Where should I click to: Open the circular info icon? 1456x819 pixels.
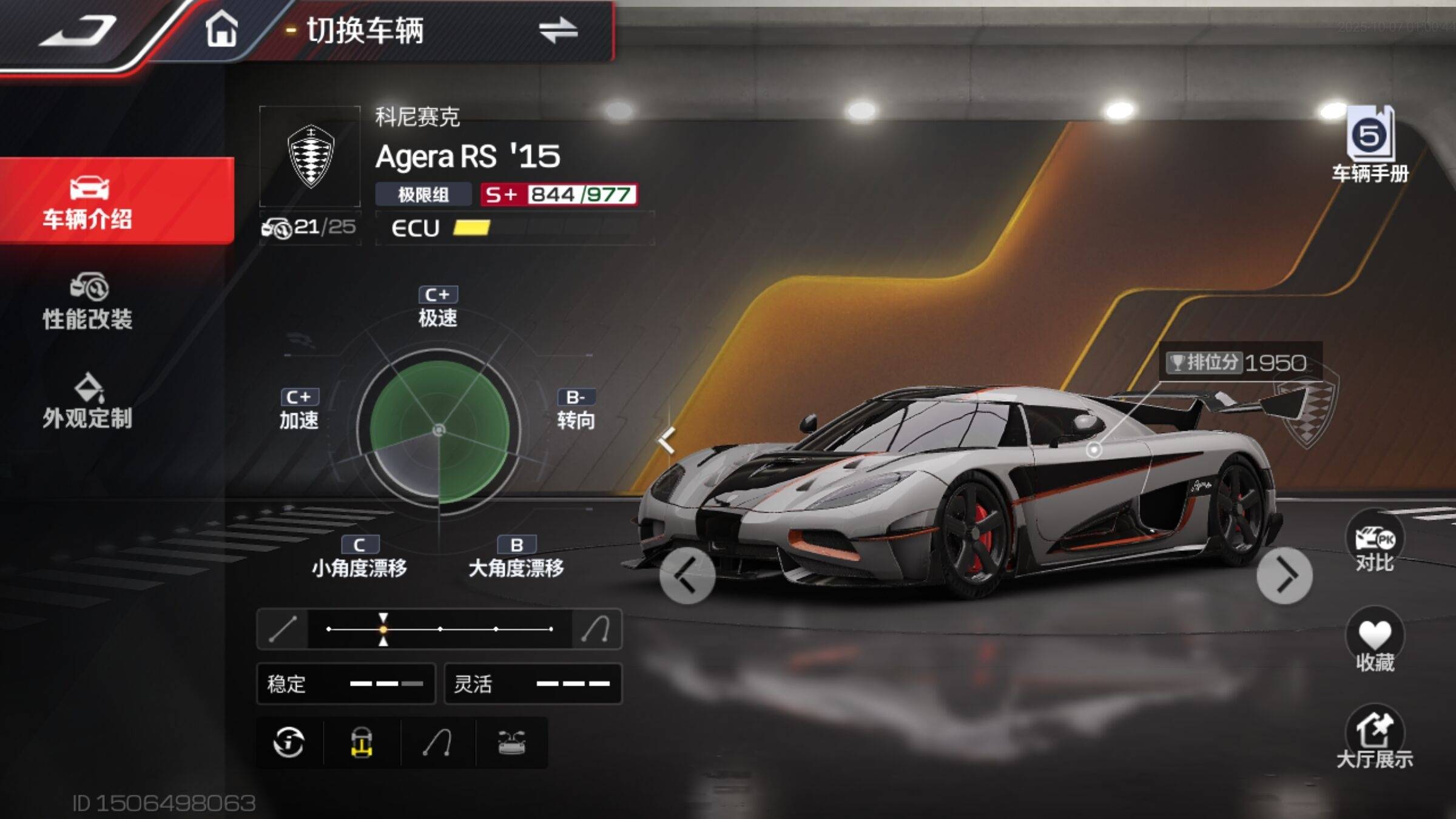pyautogui.click(x=289, y=743)
